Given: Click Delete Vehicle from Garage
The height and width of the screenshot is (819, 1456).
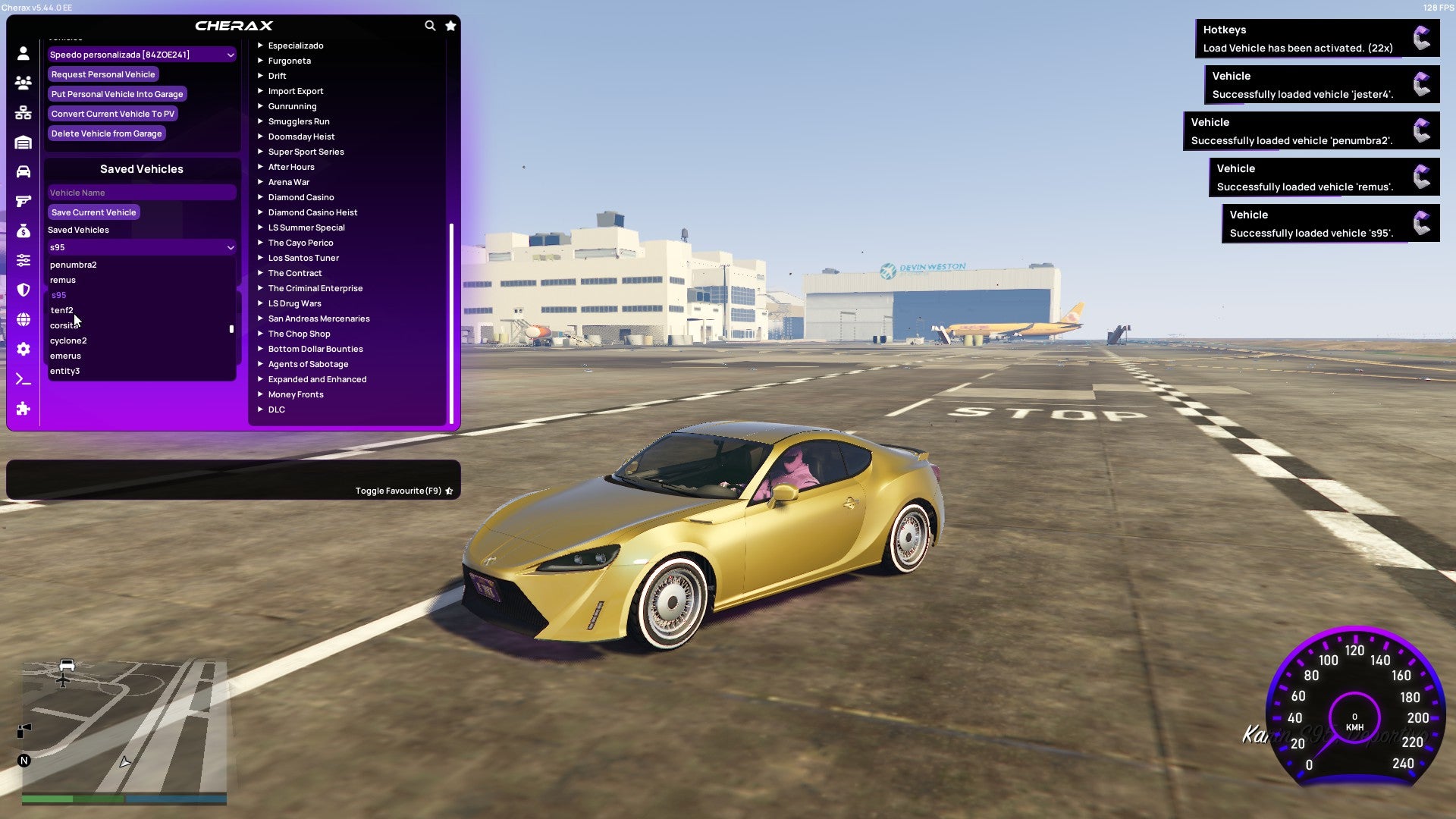Looking at the screenshot, I should coord(106,133).
